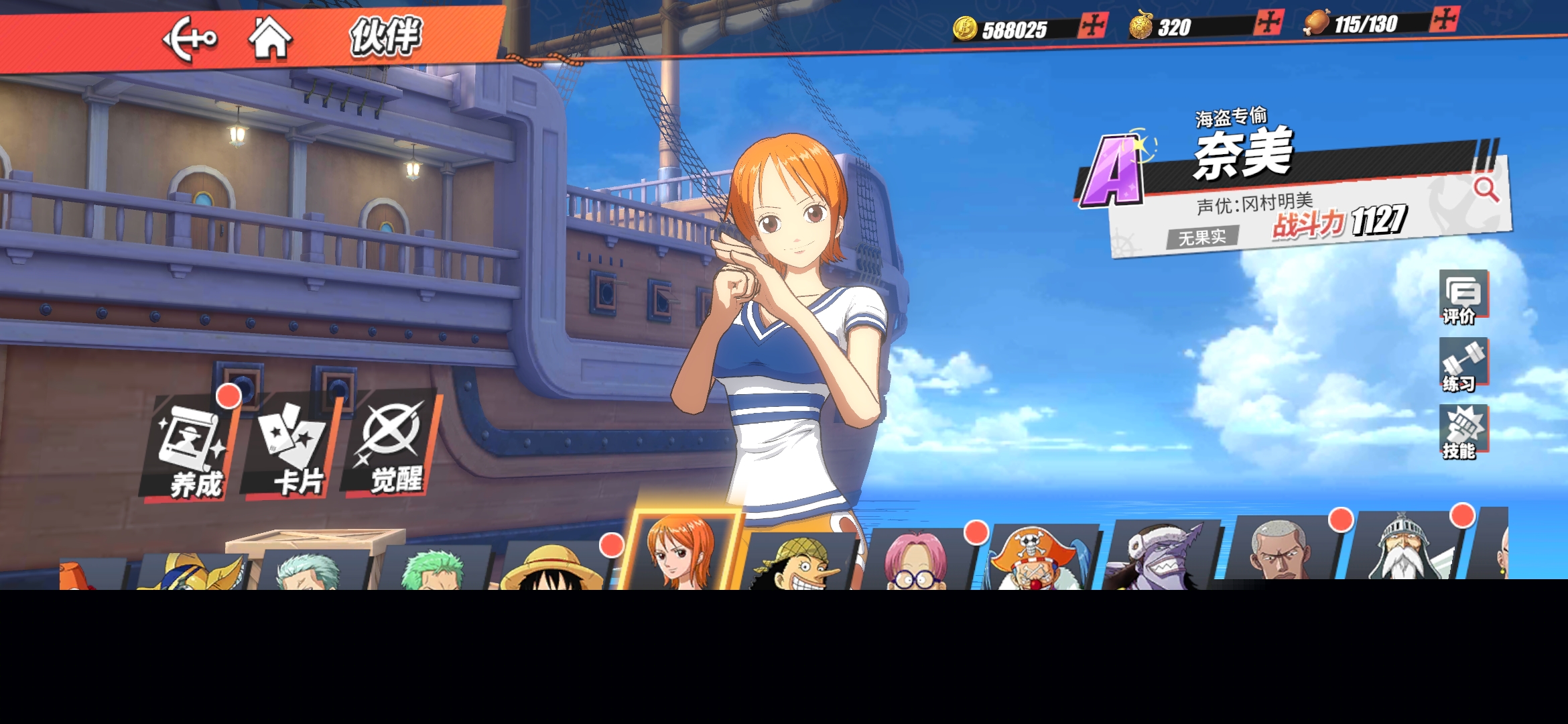Add more devil fruit currency
Image resolution: width=1568 pixels, height=724 pixels.
[x=1268, y=23]
